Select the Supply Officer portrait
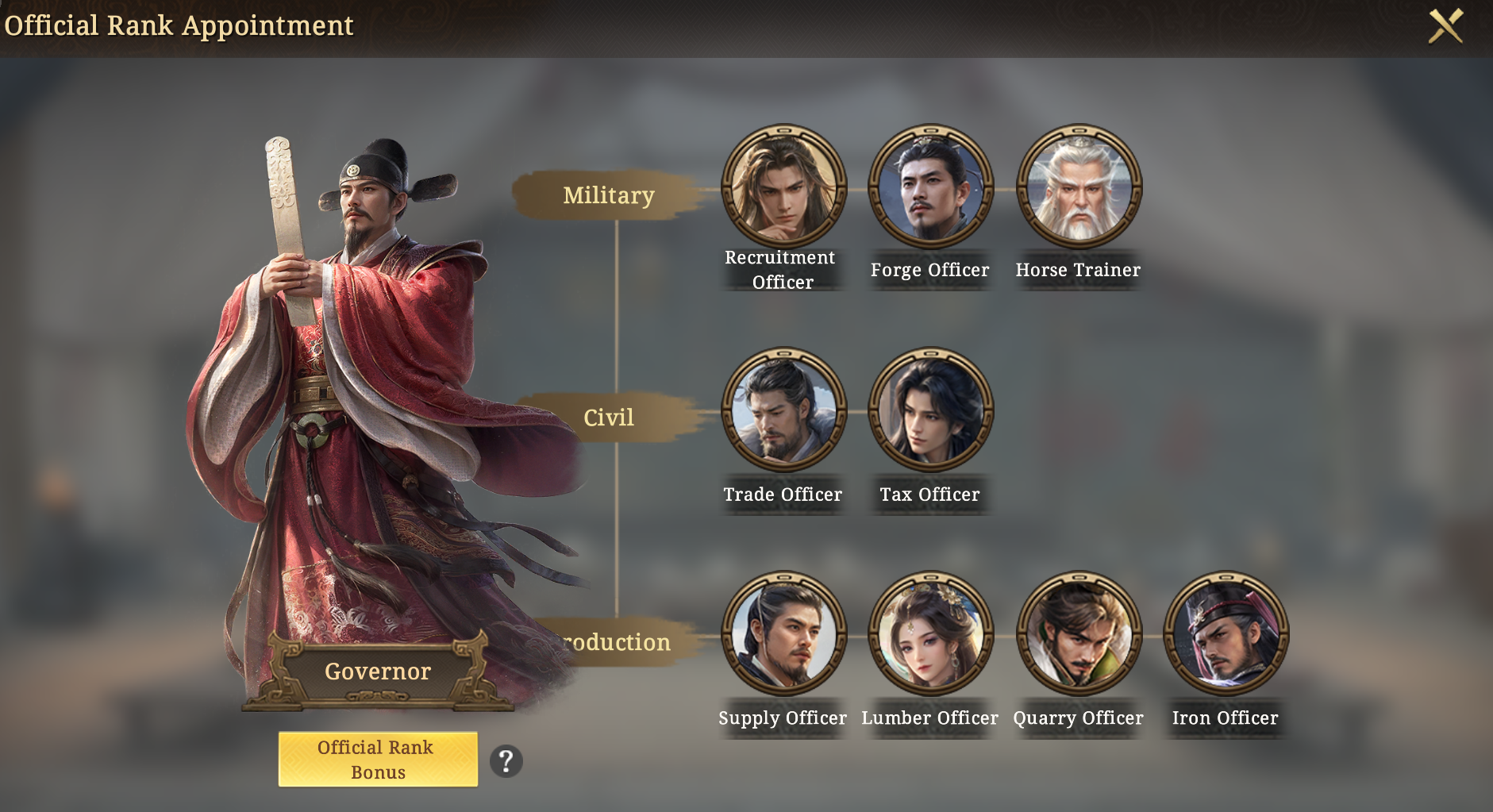This screenshot has width=1493, height=812. click(784, 633)
